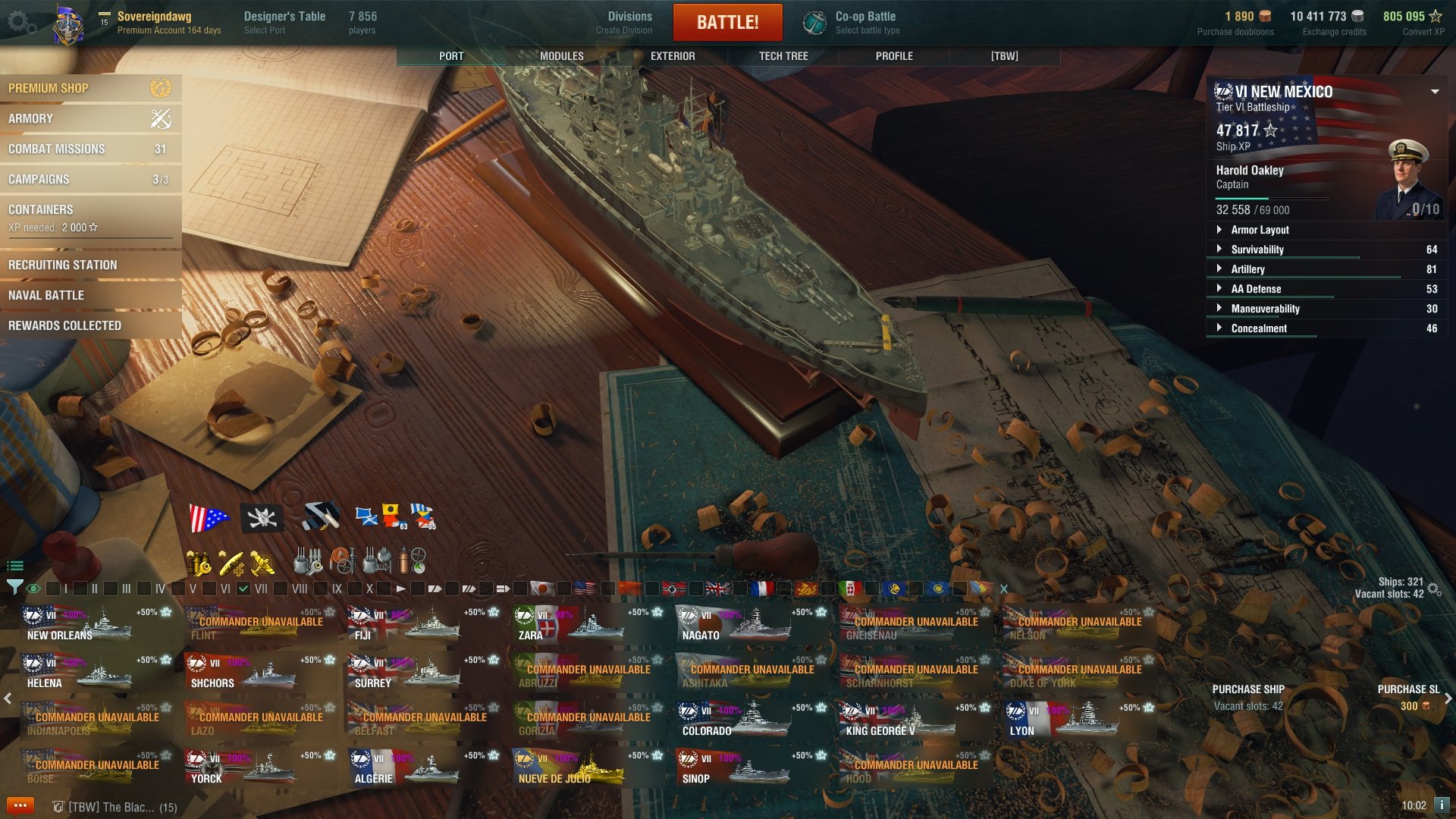Start the battle with the BATTLE! button
The height and width of the screenshot is (819, 1456).
727,22
